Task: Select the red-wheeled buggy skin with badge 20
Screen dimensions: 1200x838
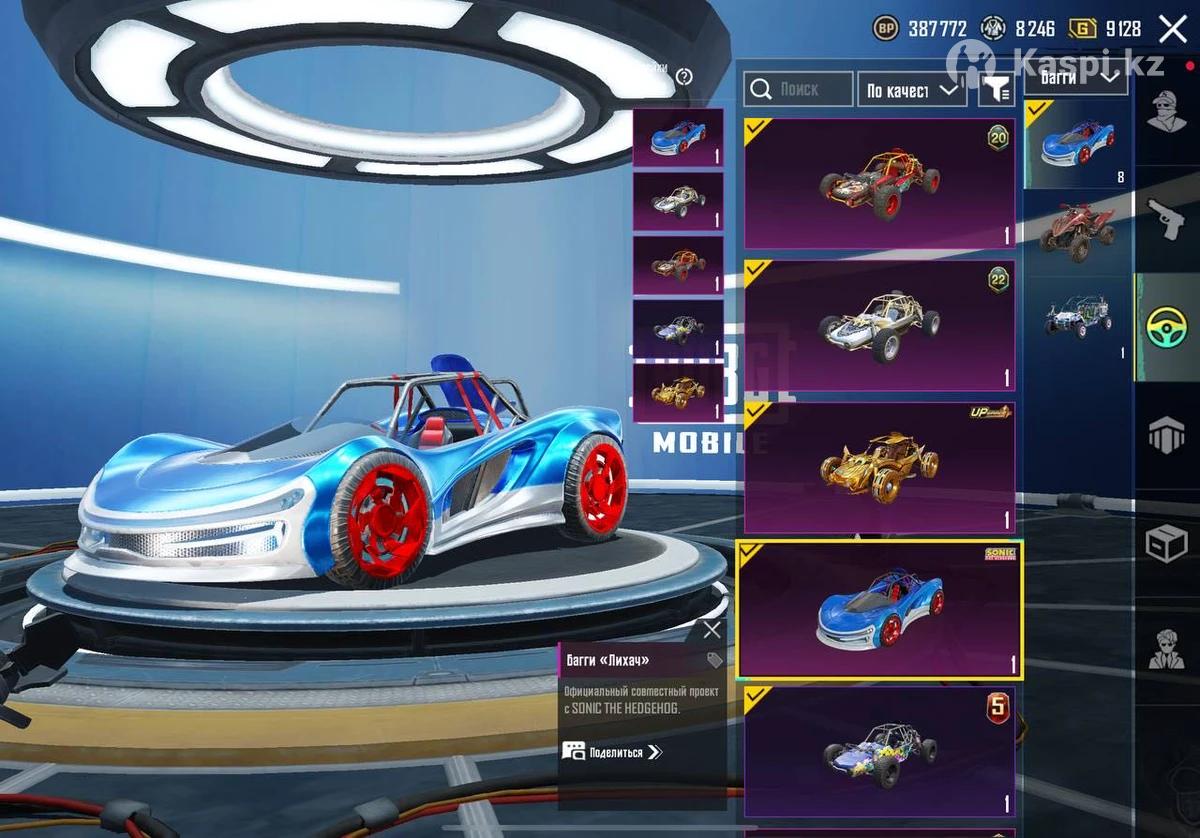Action: click(x=879, y=184)
